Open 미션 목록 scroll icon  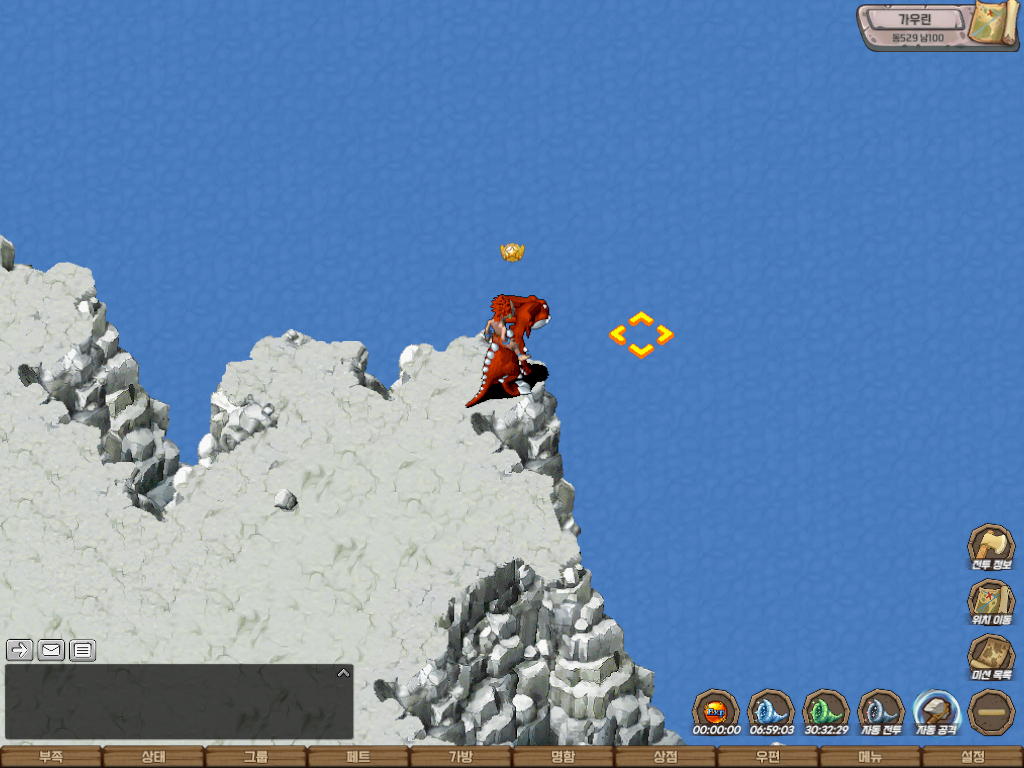pos(991,656)
